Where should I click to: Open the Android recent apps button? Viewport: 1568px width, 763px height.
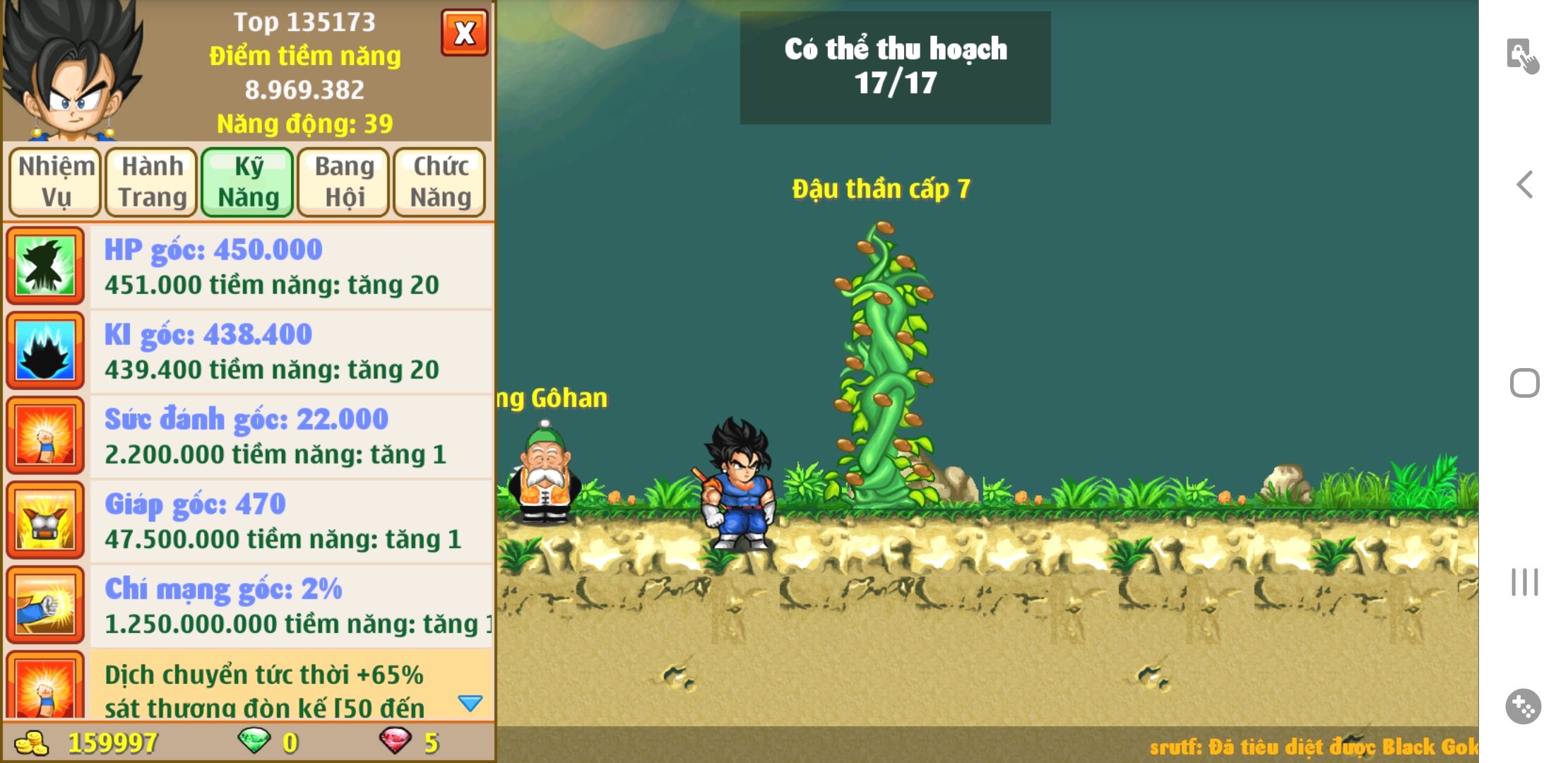pos(1524,582)
